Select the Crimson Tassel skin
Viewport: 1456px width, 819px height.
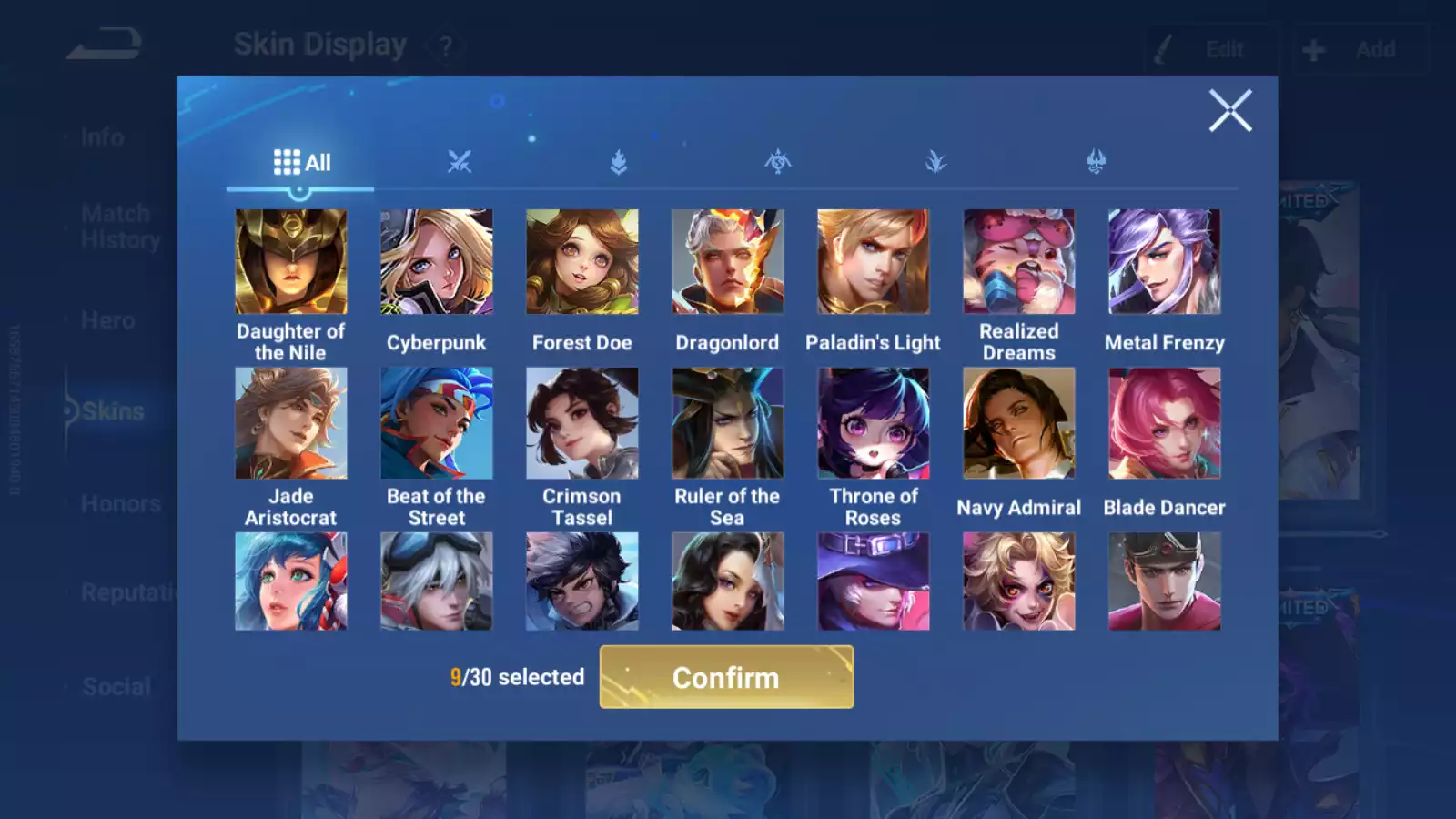tap(582, 423)
